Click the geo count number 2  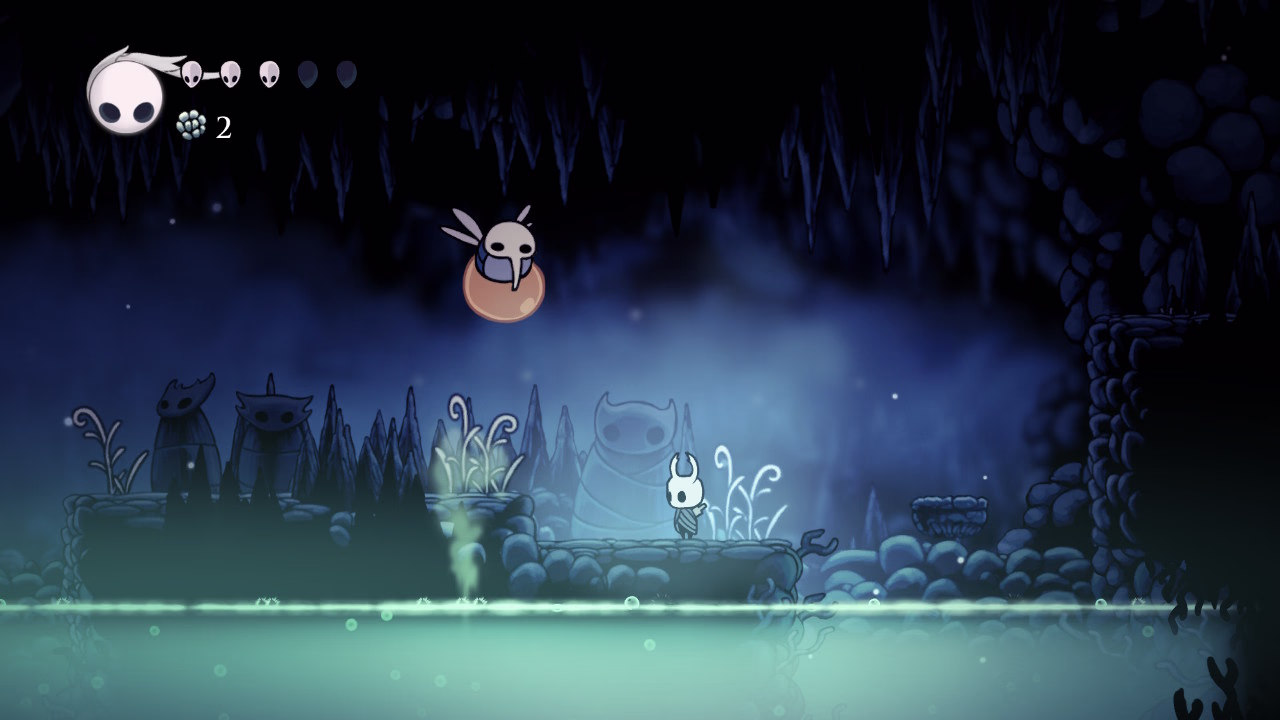[x=222, y=127]
